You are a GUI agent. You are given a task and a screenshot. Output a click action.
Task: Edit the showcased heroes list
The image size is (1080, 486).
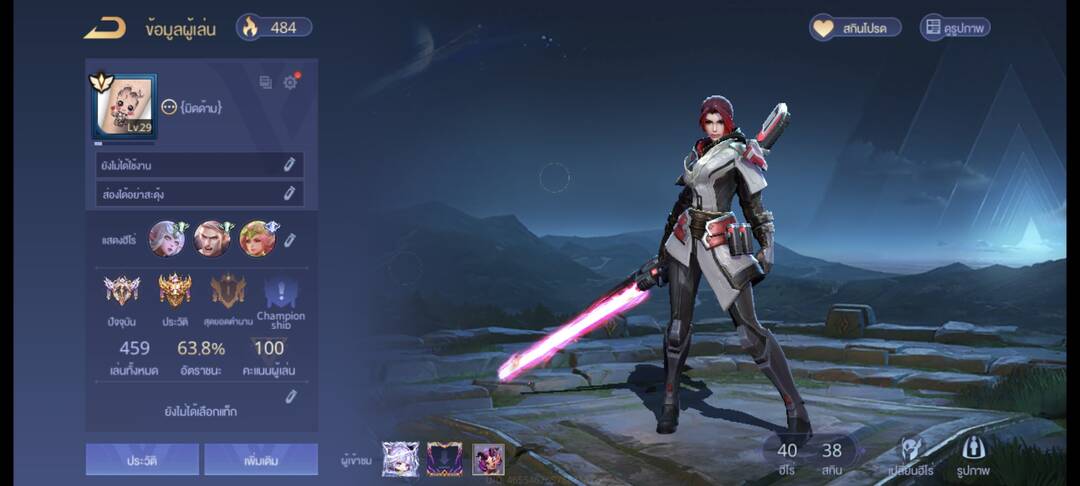click(290, 240)
